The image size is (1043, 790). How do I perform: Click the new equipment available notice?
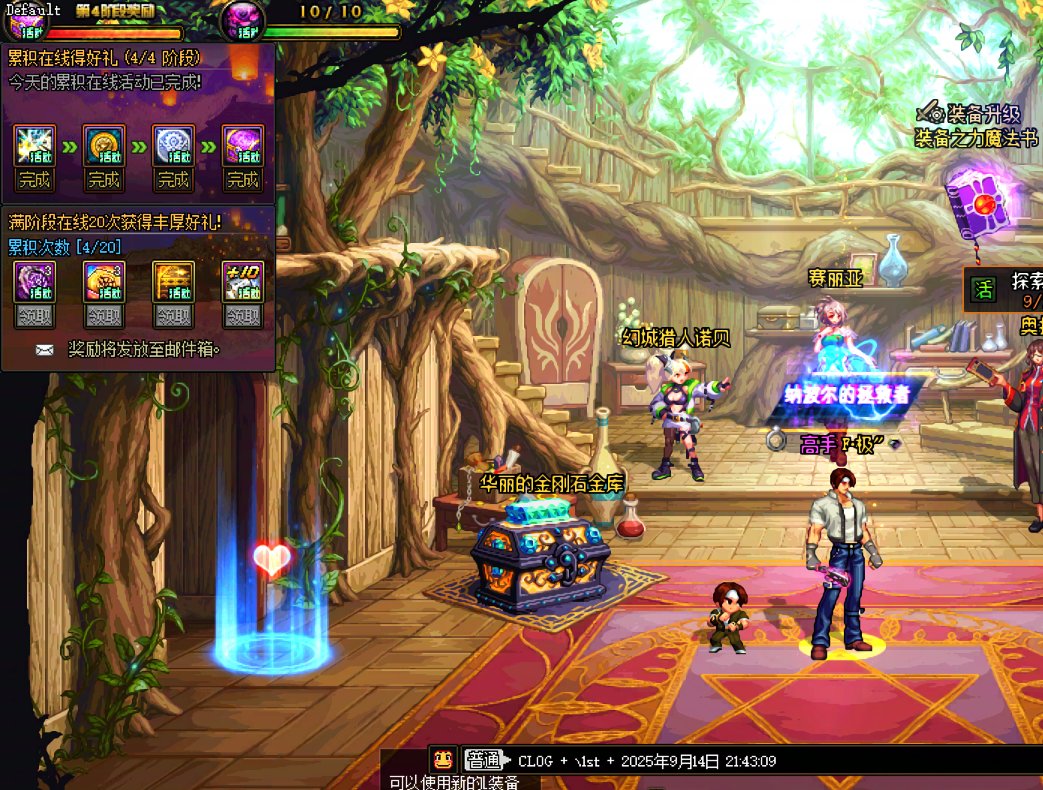[455, 782]
